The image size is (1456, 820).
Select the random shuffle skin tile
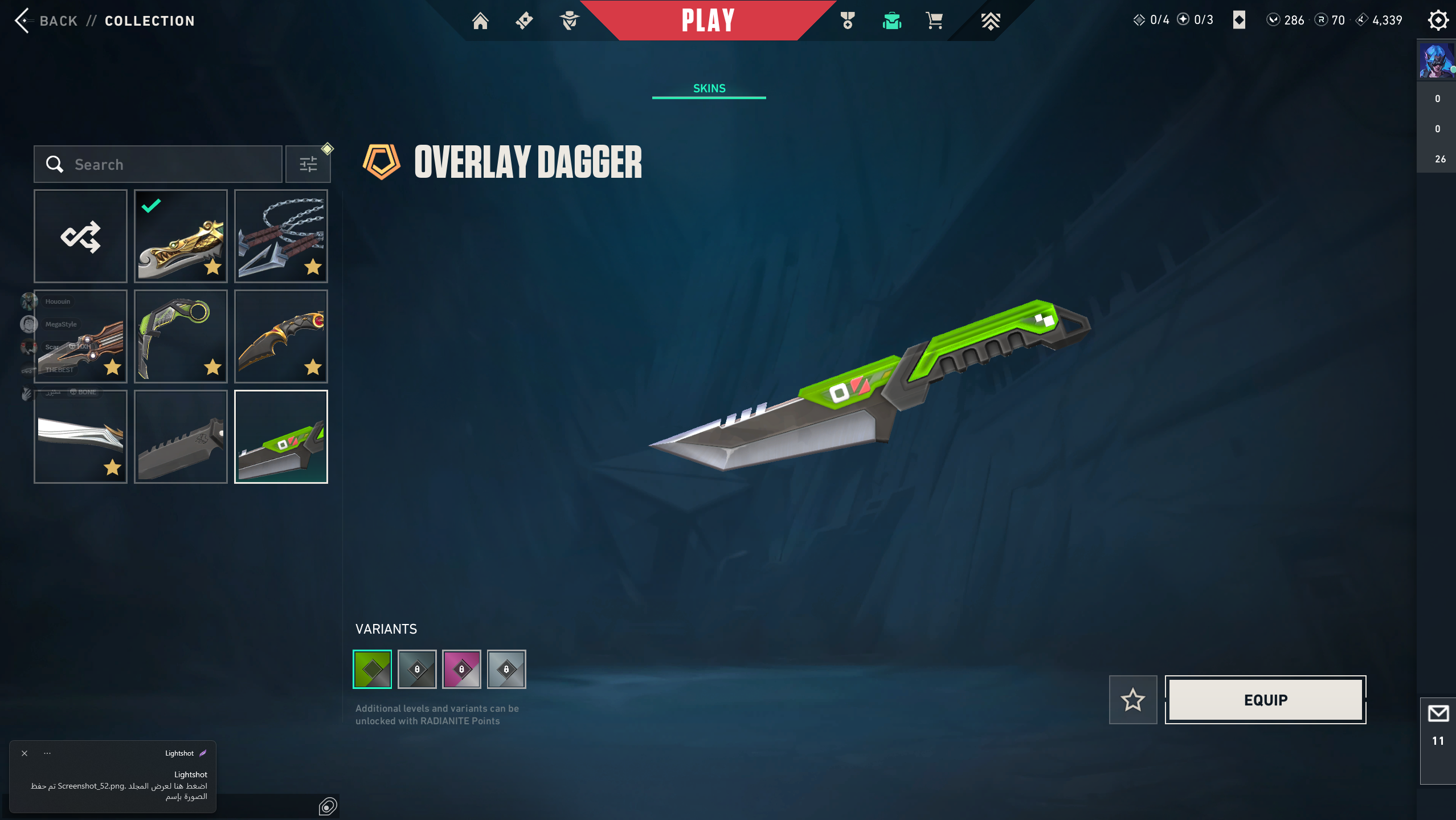tap(80, 236)
